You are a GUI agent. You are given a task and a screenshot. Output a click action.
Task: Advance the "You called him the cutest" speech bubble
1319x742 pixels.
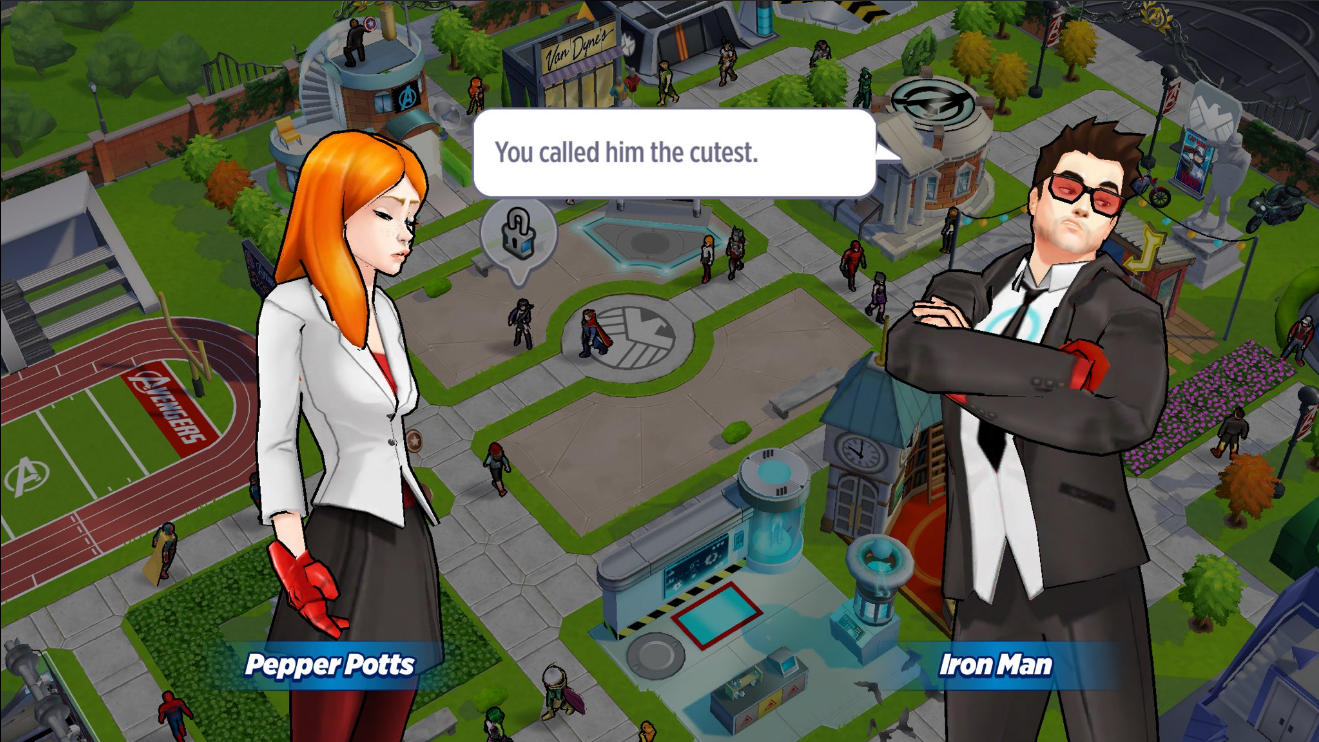(674, 153)
